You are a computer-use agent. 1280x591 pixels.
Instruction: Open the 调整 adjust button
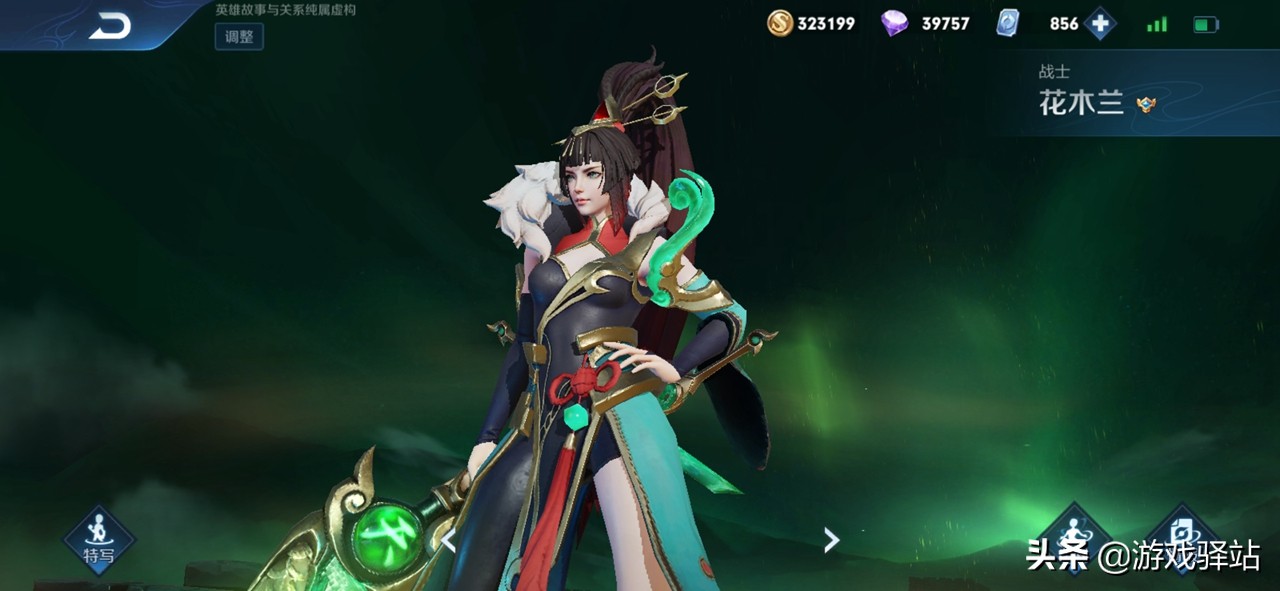239,37
